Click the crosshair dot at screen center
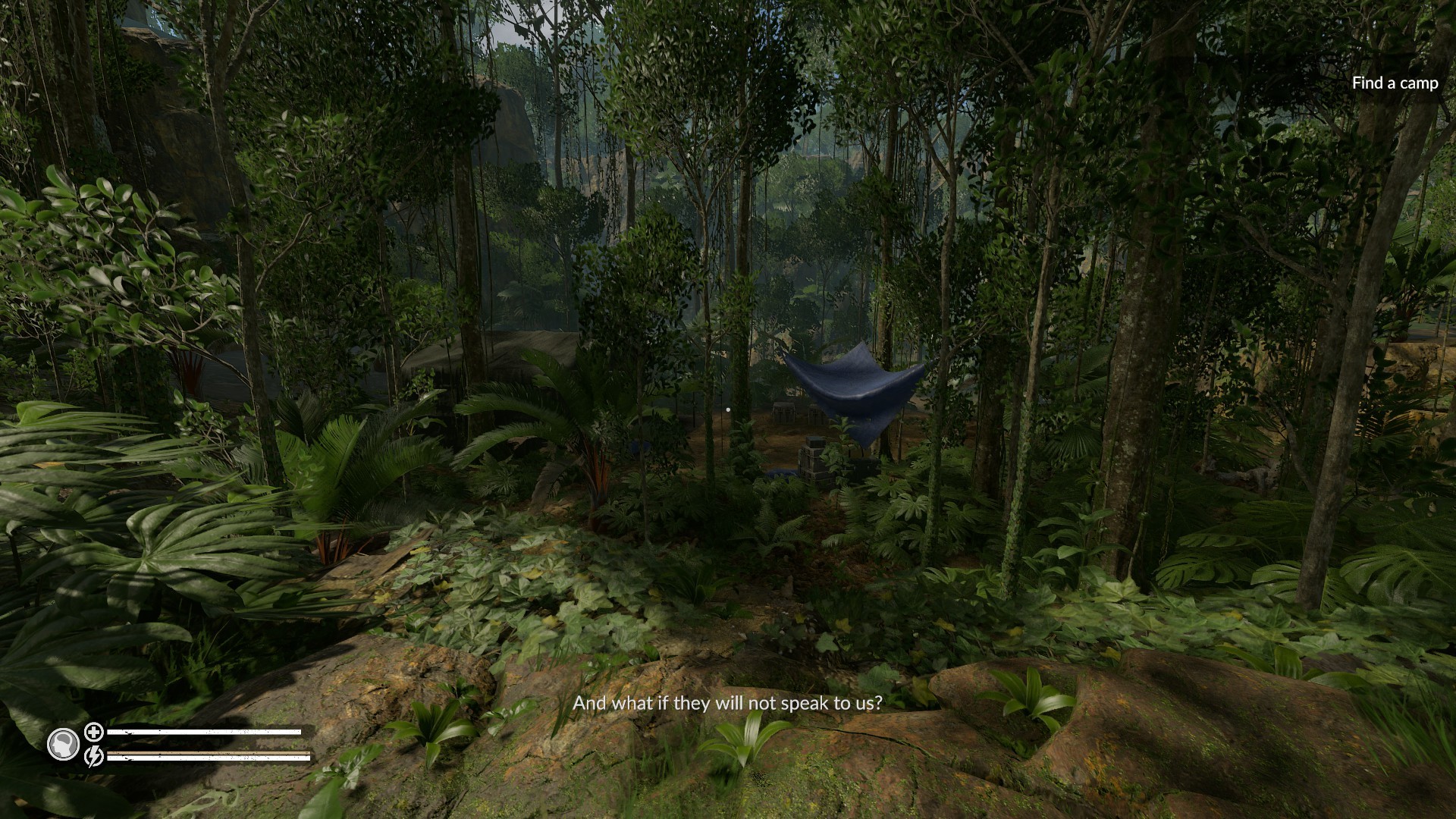 tap(728, 409)
